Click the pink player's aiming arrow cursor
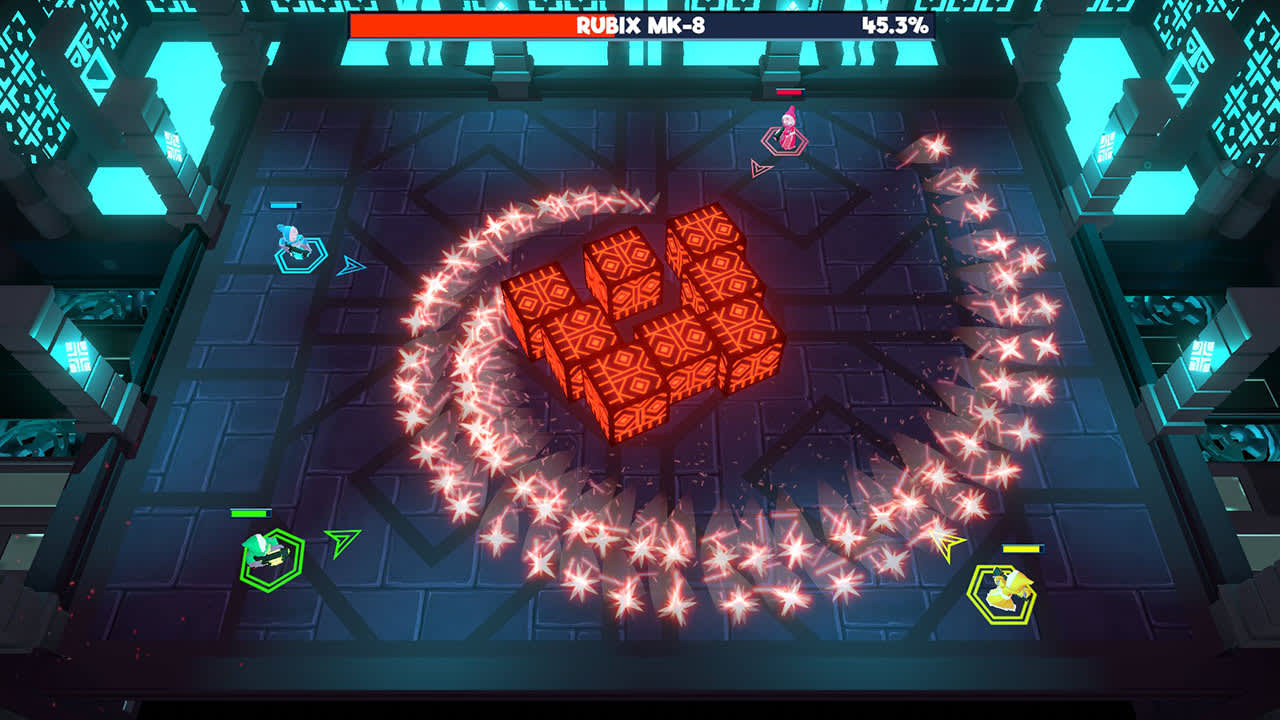 point(758,170)
